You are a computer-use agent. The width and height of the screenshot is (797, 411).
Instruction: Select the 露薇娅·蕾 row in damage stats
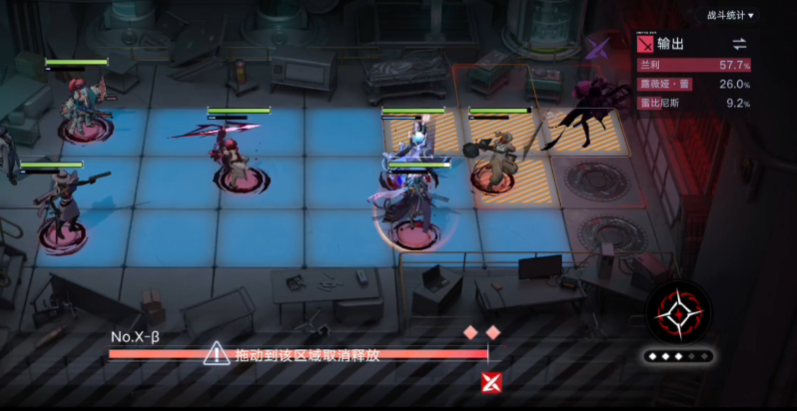coord(694,84)
